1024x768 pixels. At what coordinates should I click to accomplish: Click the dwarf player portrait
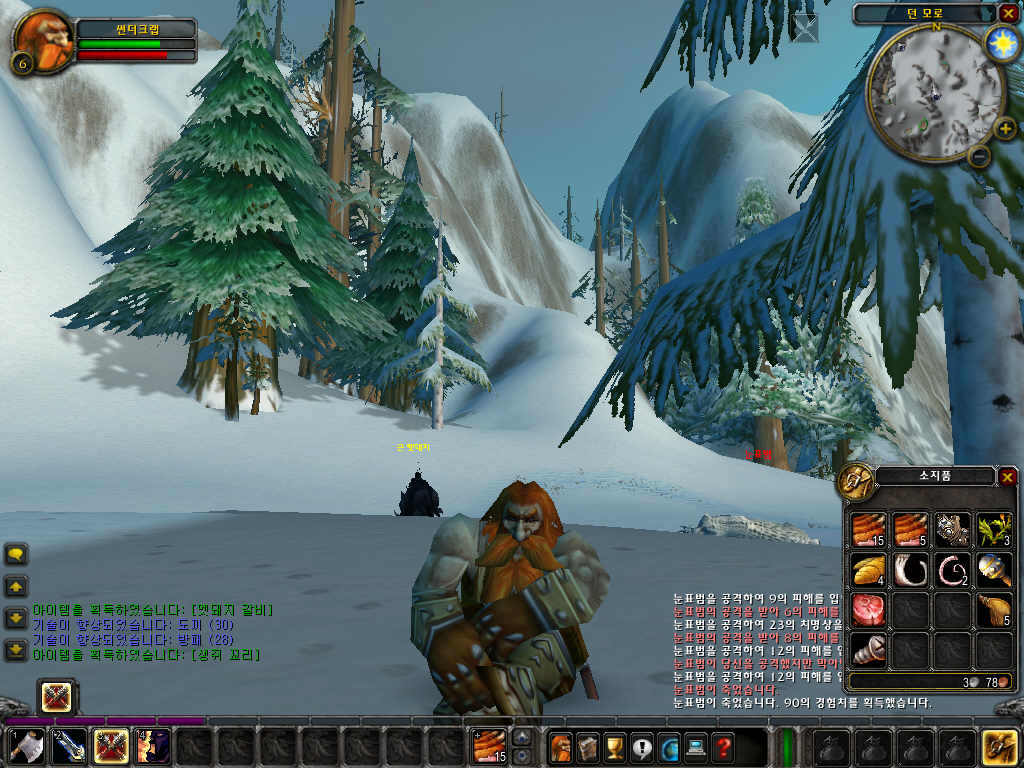[43, 41]
